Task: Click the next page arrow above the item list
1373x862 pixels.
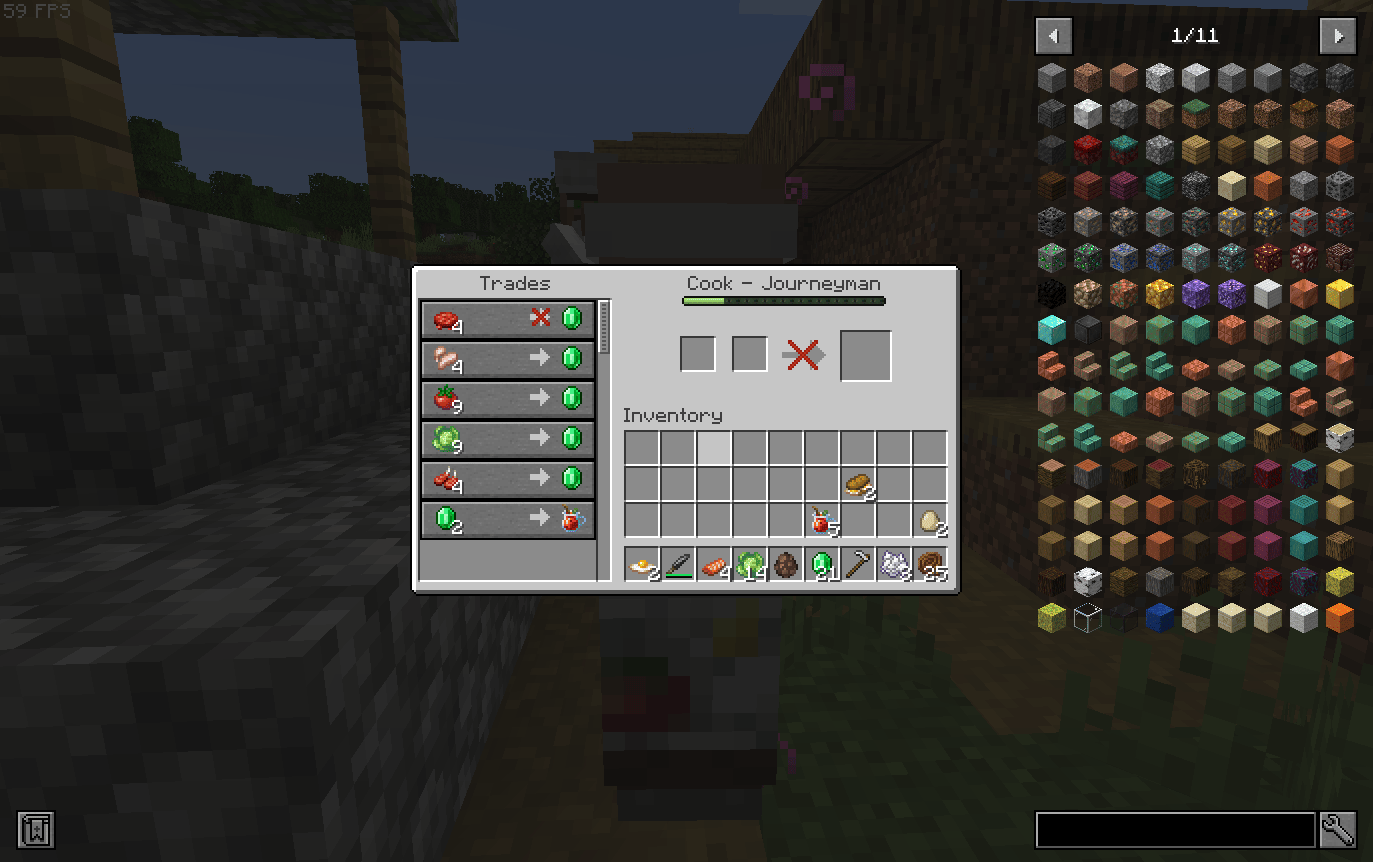Action: [x=1338, y=36]
